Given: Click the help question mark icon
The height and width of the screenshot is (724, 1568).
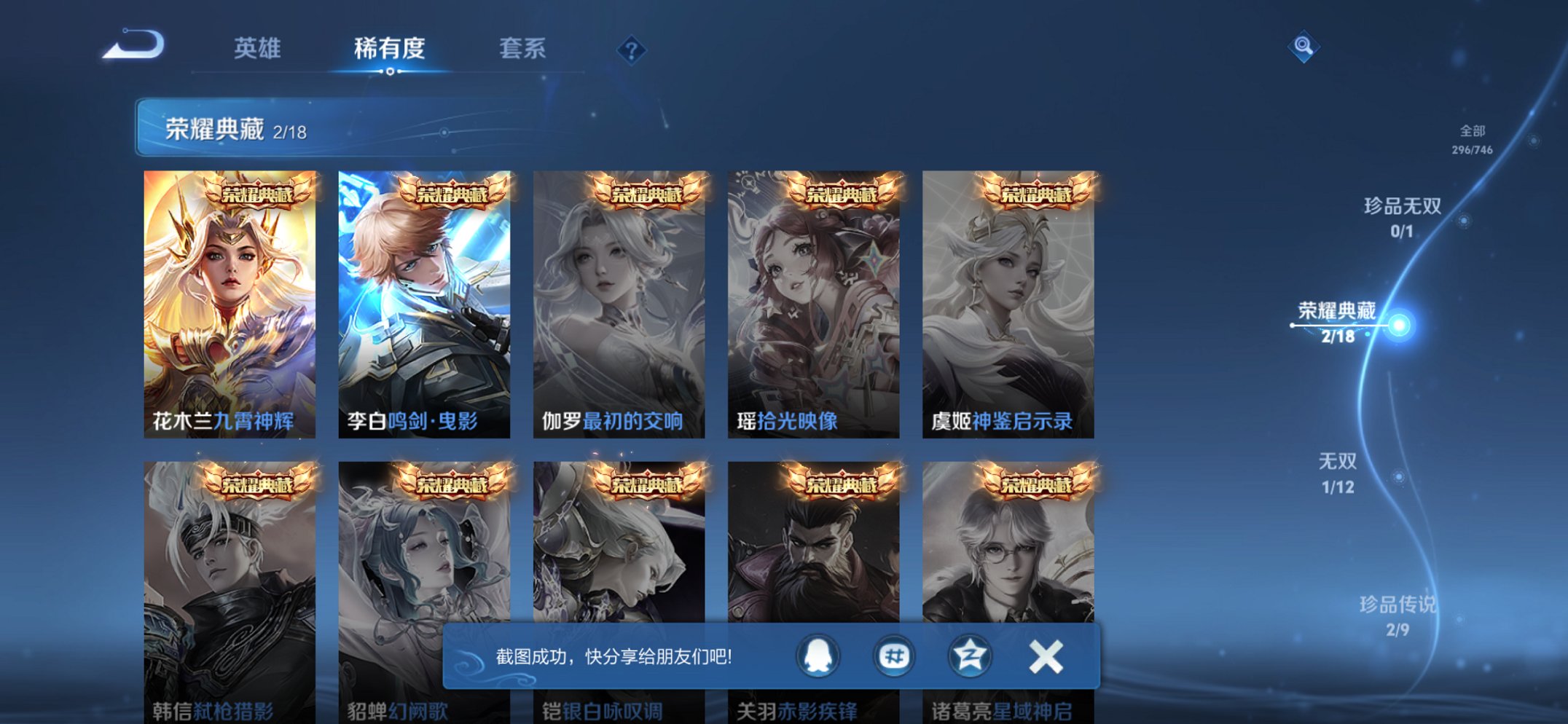Looking at the screenshot, I should pyautogui.click(x=632, y=50).
